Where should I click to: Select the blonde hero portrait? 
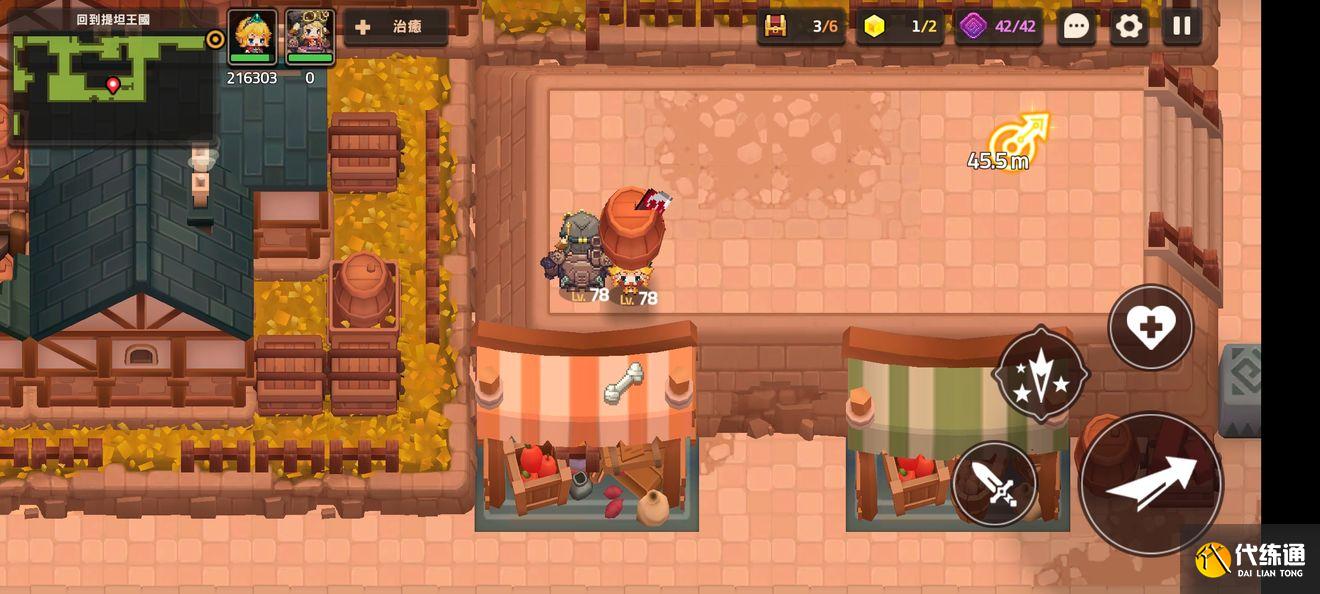pos(252,37)
